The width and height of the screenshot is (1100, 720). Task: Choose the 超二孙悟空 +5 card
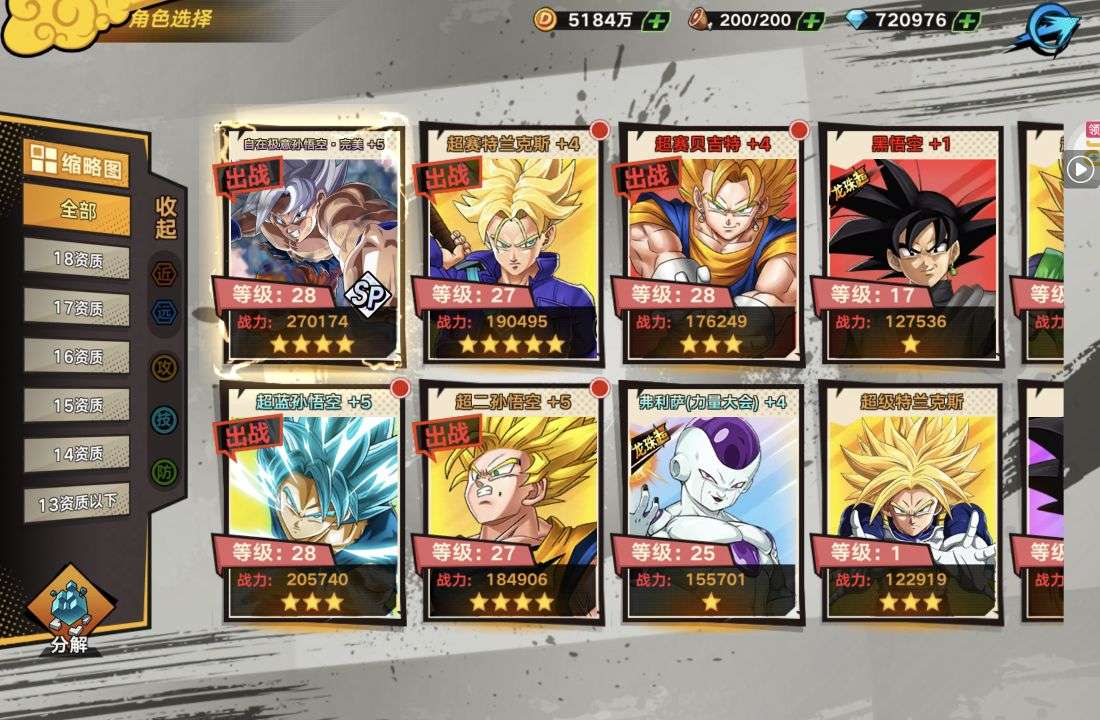click(510, 500)
